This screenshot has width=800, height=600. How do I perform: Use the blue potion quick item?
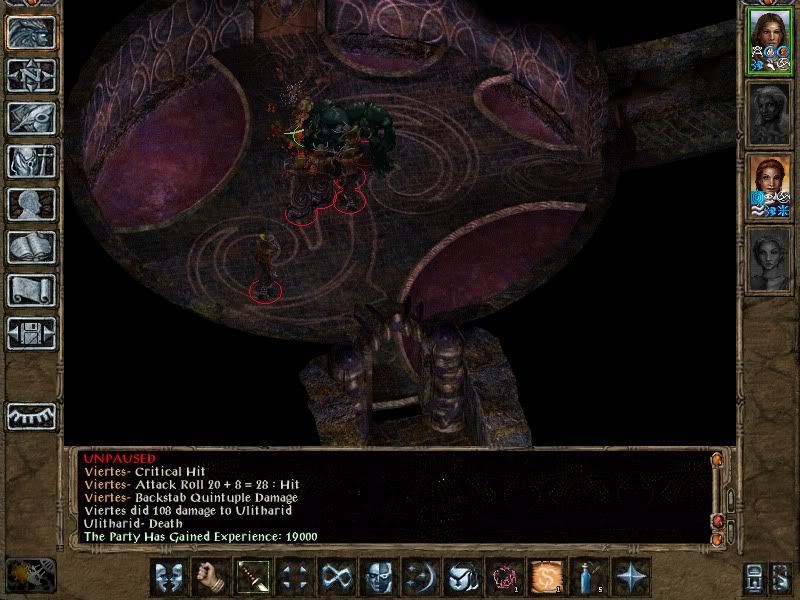[x=589, y=577]
